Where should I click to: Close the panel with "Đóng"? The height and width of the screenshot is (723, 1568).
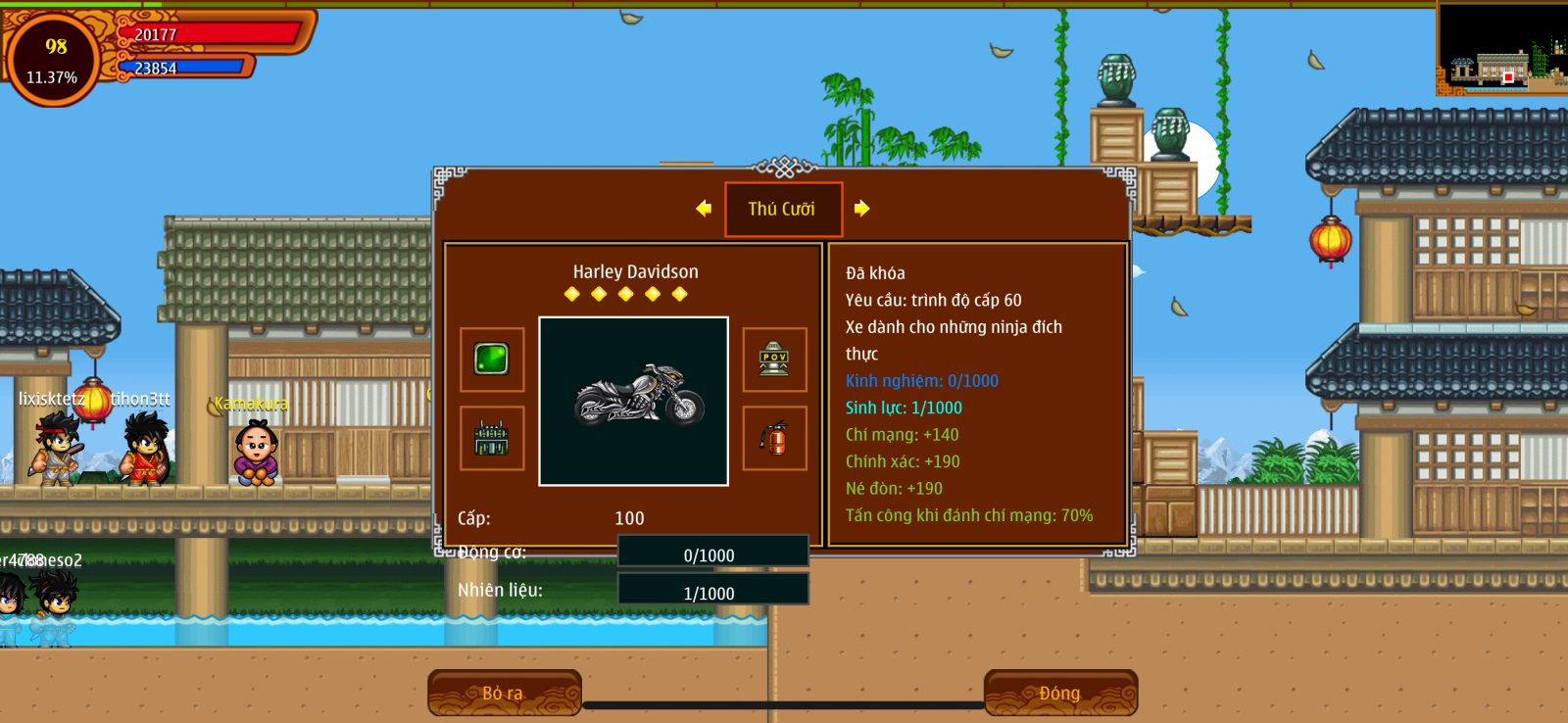tap(1060, 693)
